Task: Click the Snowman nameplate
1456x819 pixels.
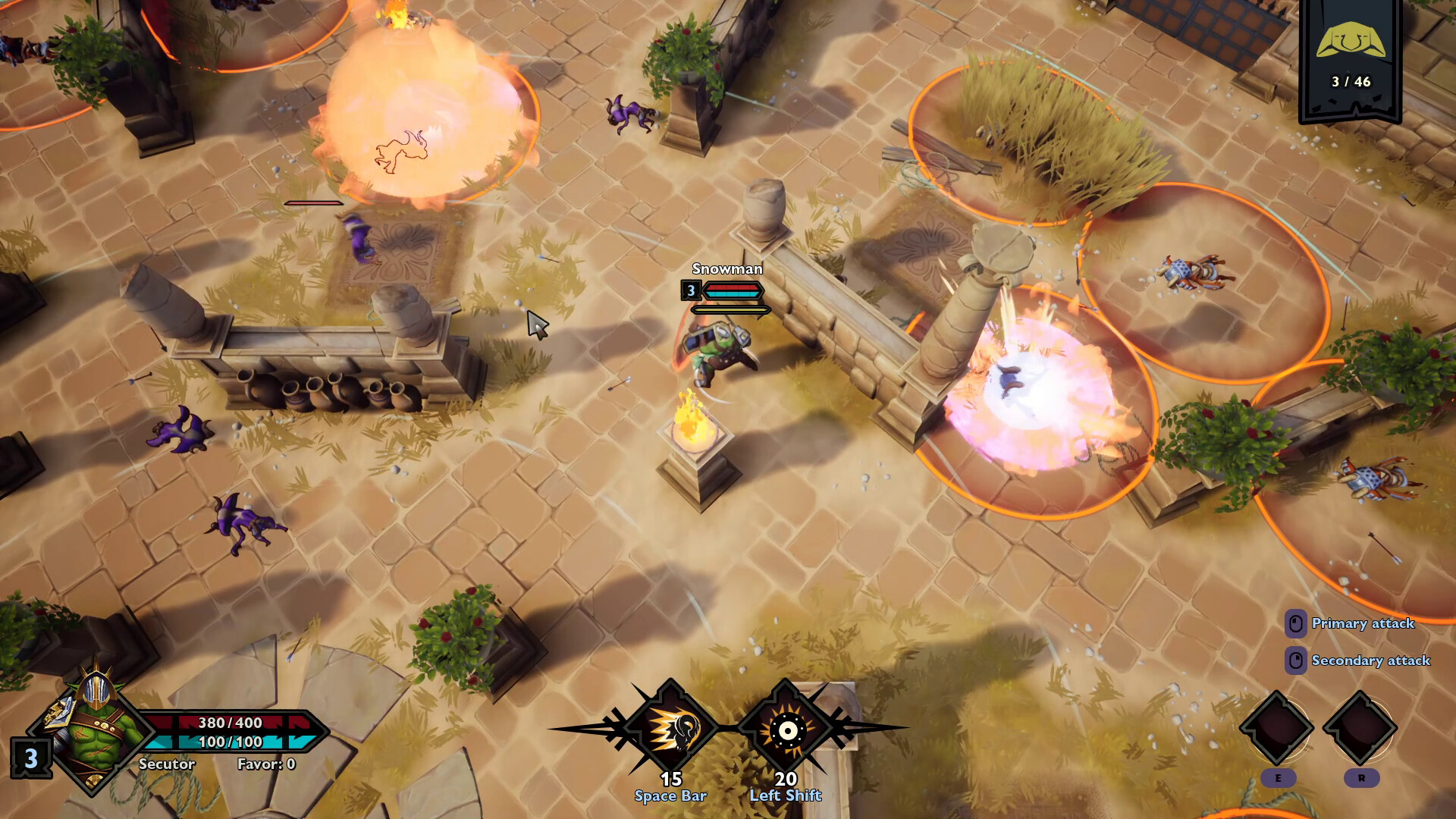Action: click(726, 270)
